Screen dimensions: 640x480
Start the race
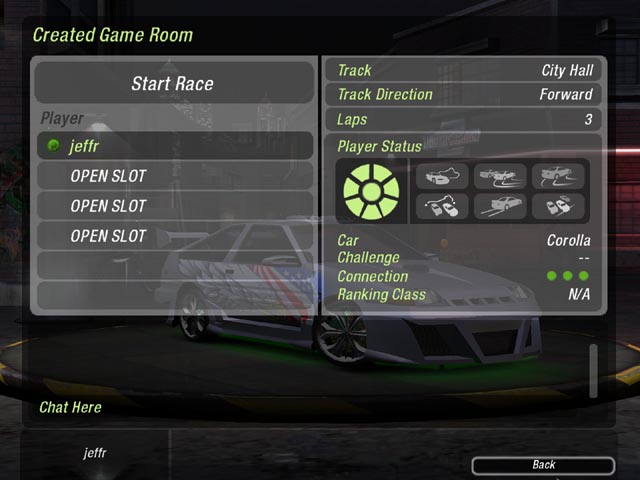point(172,84)
